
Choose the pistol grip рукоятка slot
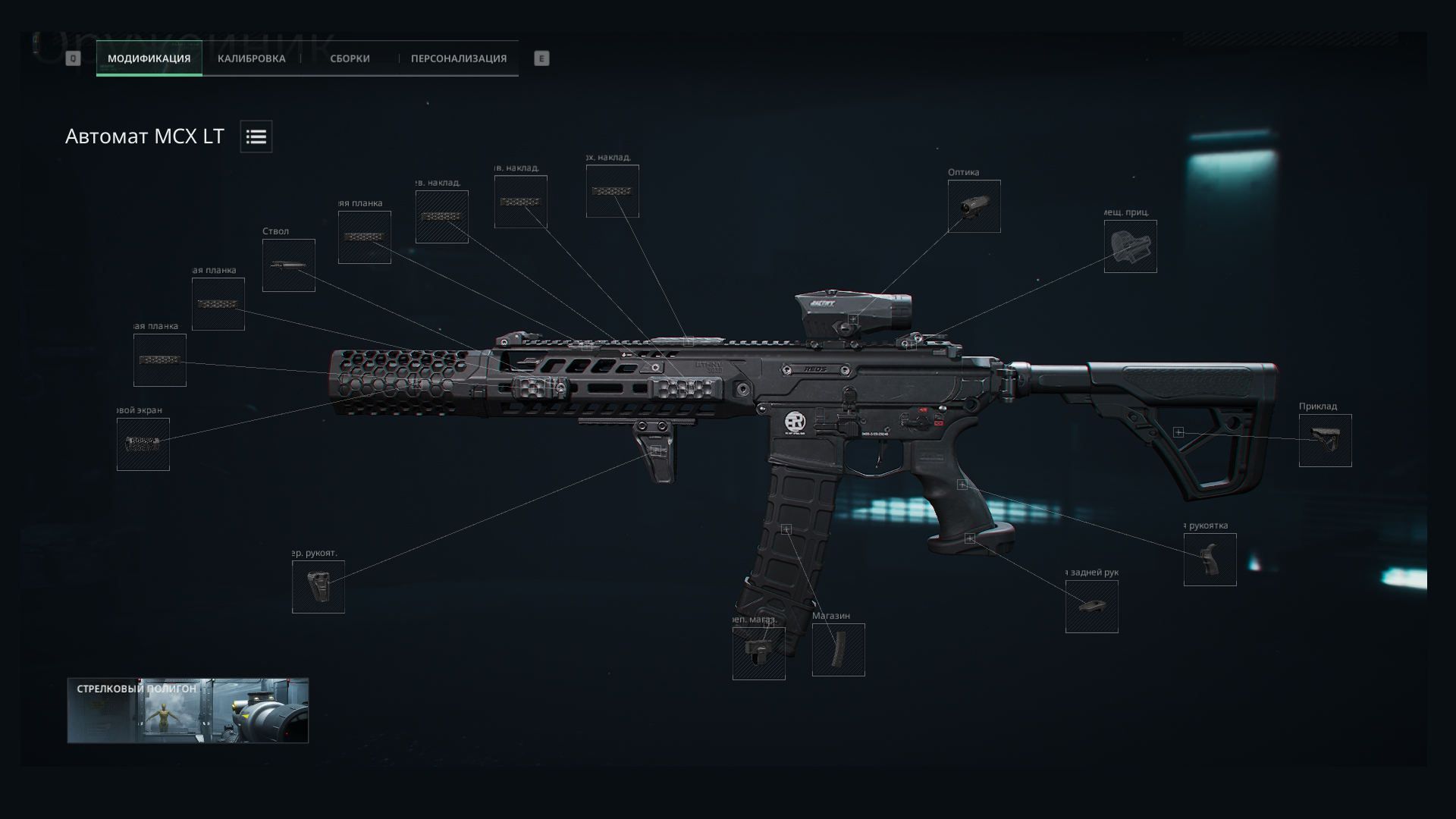[1210, 560]
